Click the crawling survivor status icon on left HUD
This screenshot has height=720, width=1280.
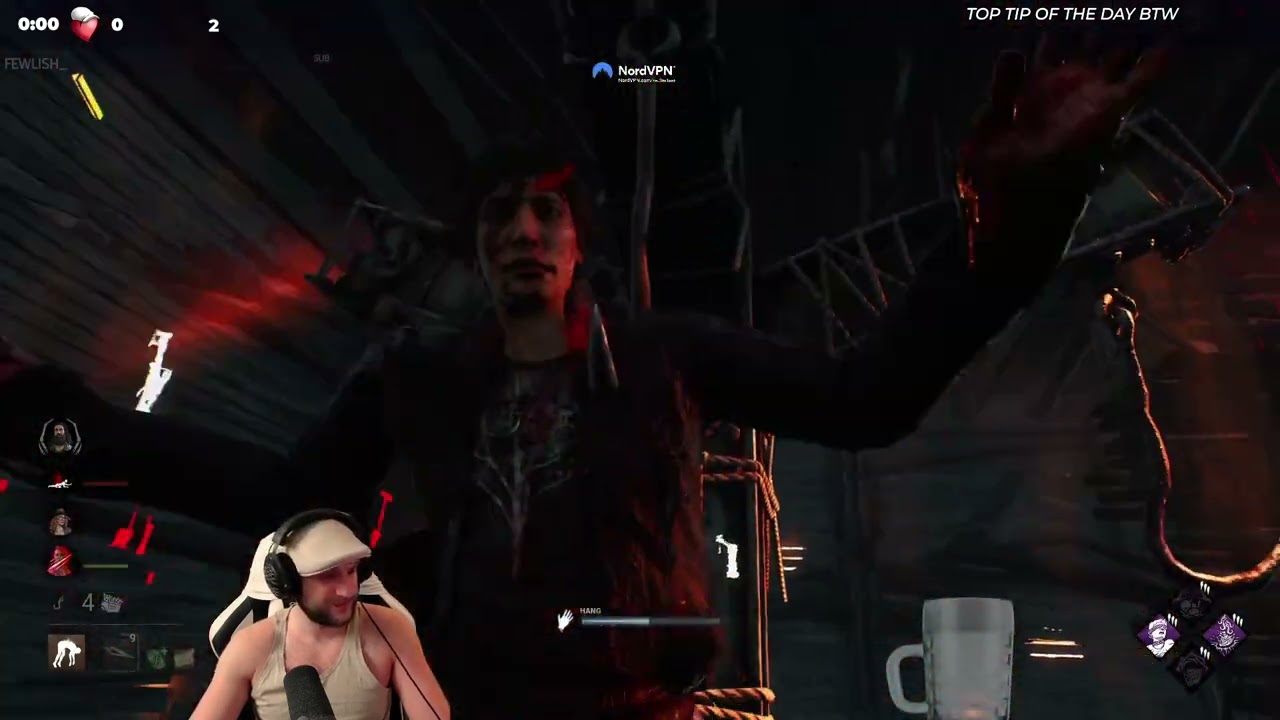[60, 484]
